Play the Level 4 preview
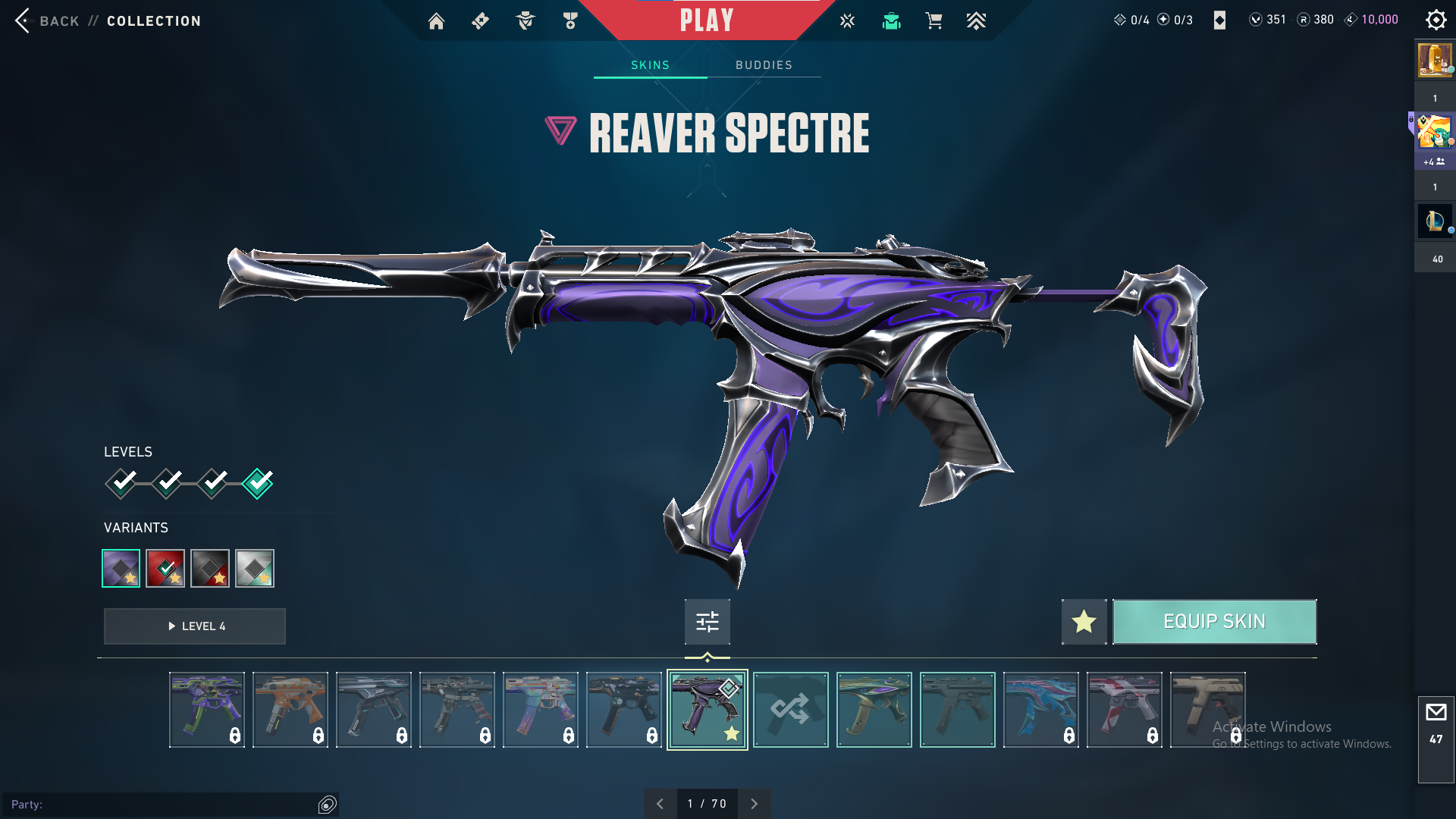This screenshot has height=819, width=1456. tap(195, 626)
